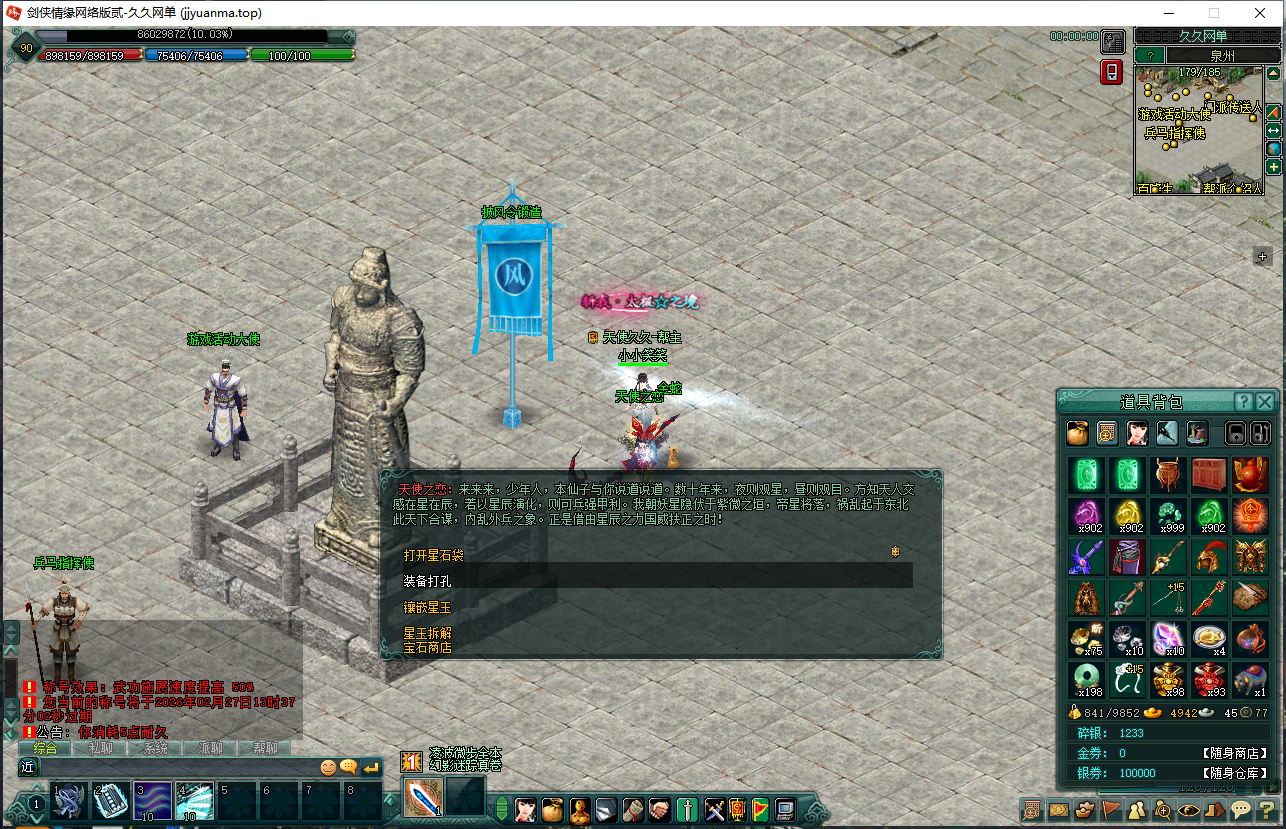This screenshot has width=1286, height=829.
Task: Select the grey pig mount item
Action: click(x=1251, y=678)
